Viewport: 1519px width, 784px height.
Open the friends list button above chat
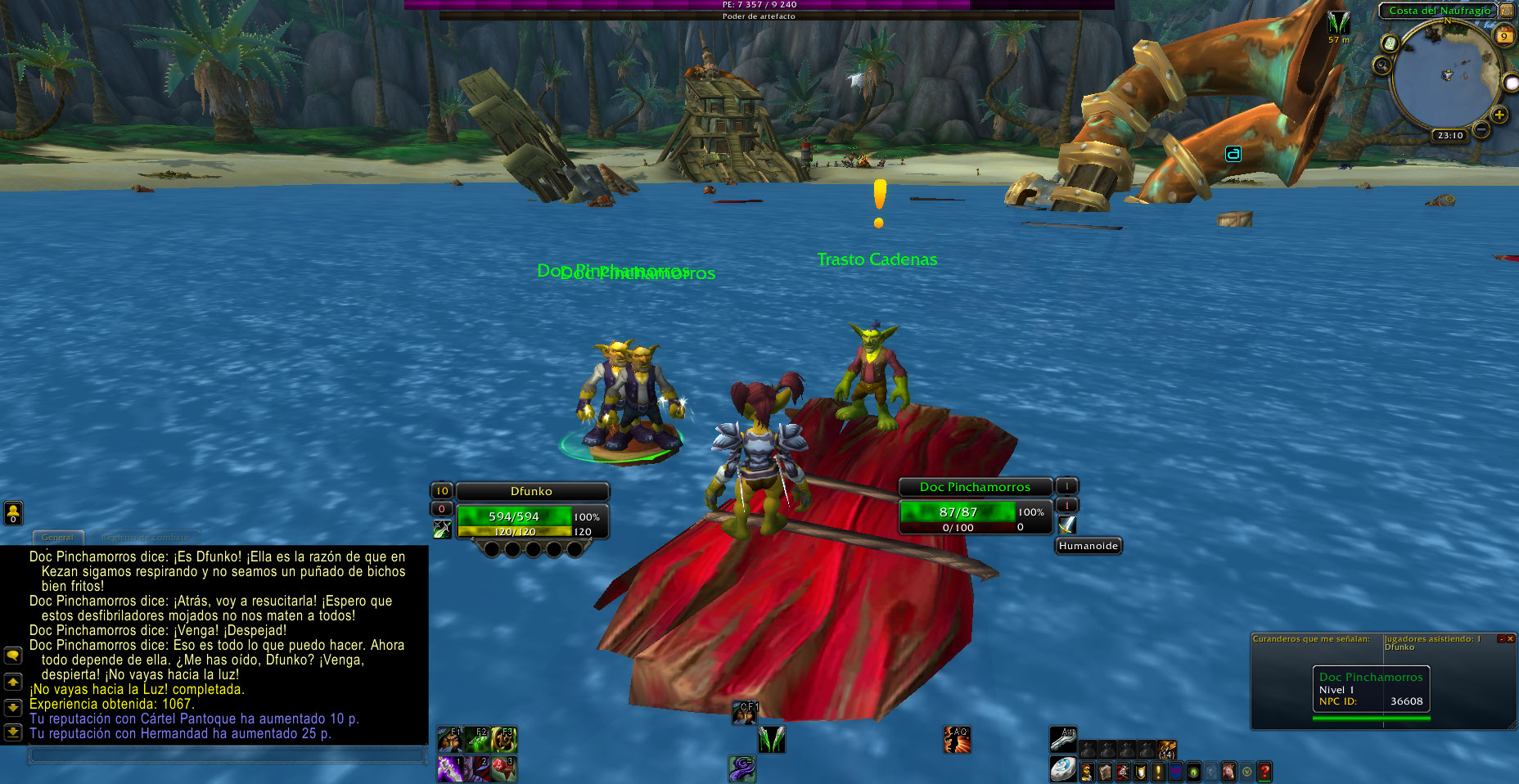tap(13, 512)
